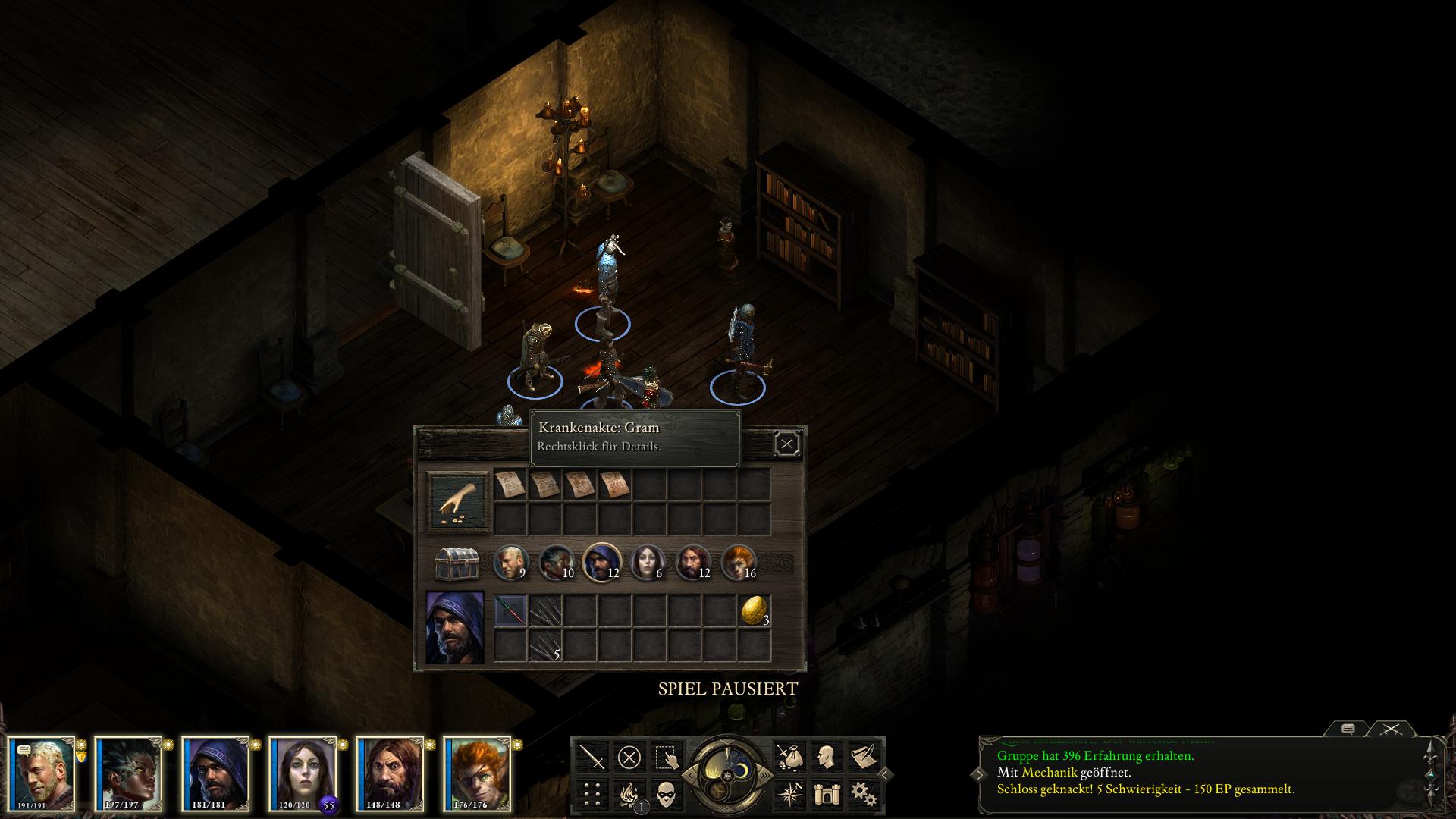Open the inventory bag icon
Viewport: 1456px width, 819px height.
click(789, 757)
